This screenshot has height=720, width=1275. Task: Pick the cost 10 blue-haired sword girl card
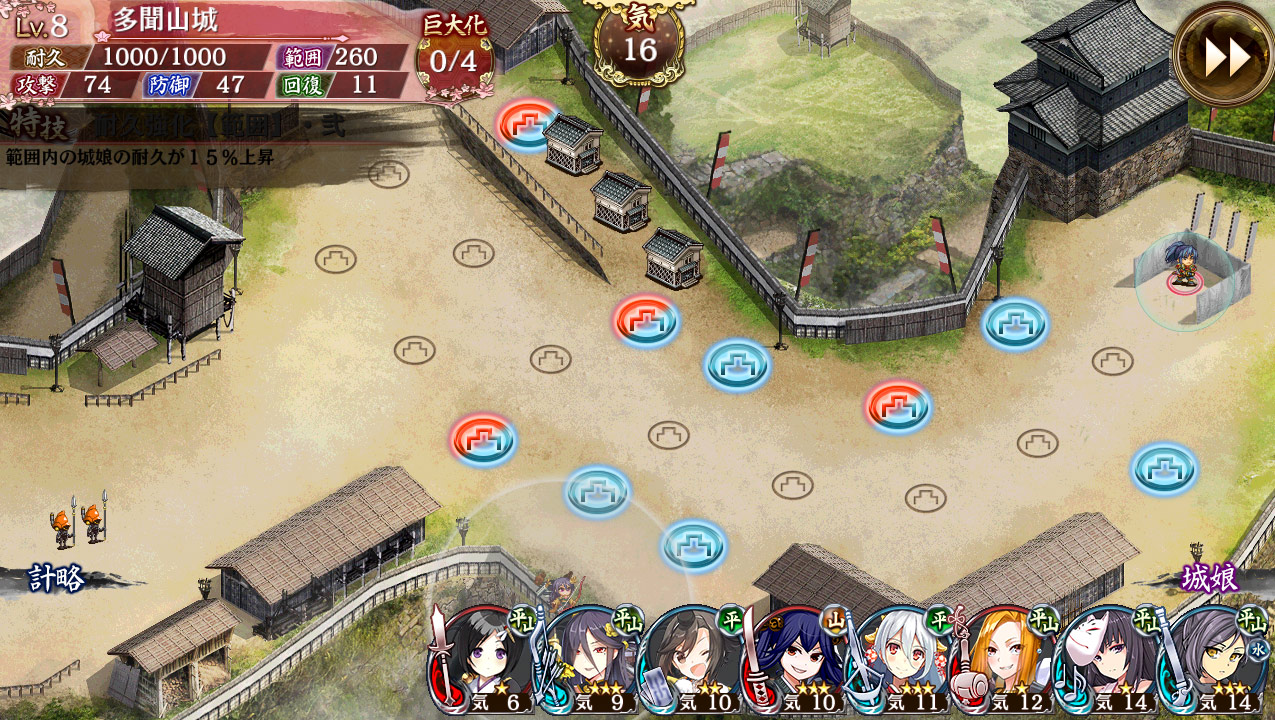(794, 660)
